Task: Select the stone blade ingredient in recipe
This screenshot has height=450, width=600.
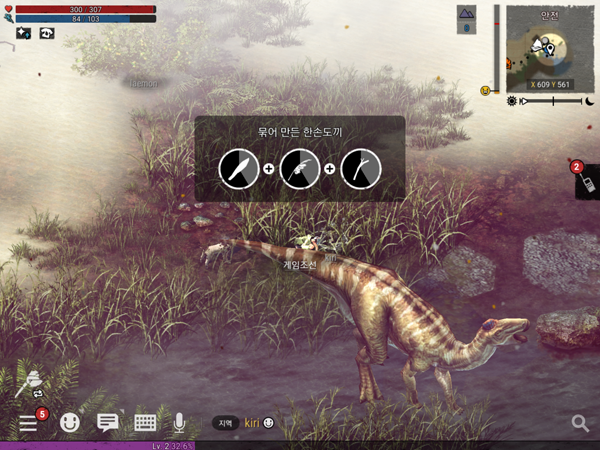Action: click(x=239, y=169)
